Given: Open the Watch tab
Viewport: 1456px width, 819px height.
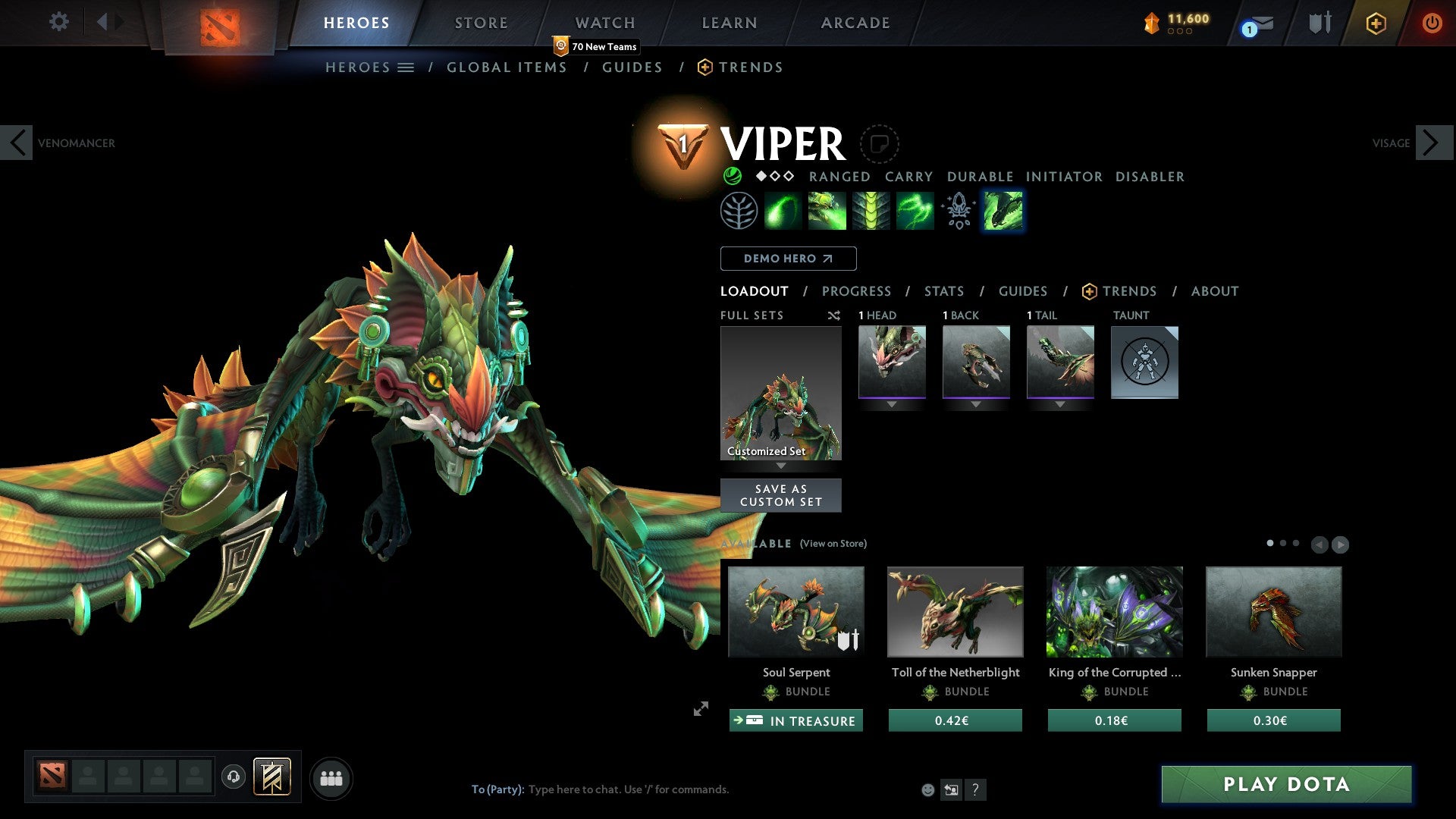Looking at the screenshot, I should pyautogui.click(x=604, y=23).
